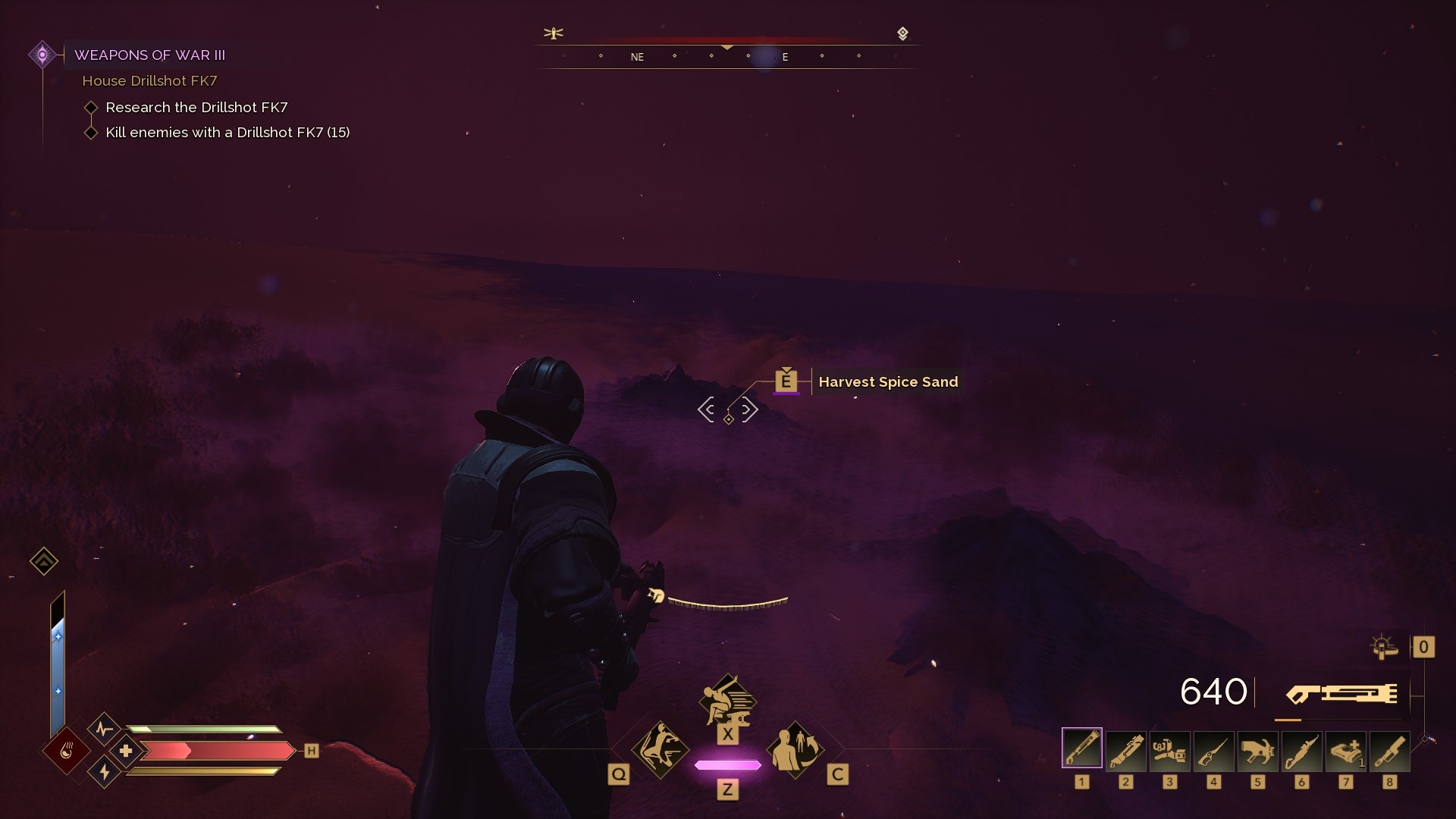The width and height of the screenshot is (1456, 819).
Task: Click the chevron diamond icon above the water gauge
Action: tap(44, 561)
